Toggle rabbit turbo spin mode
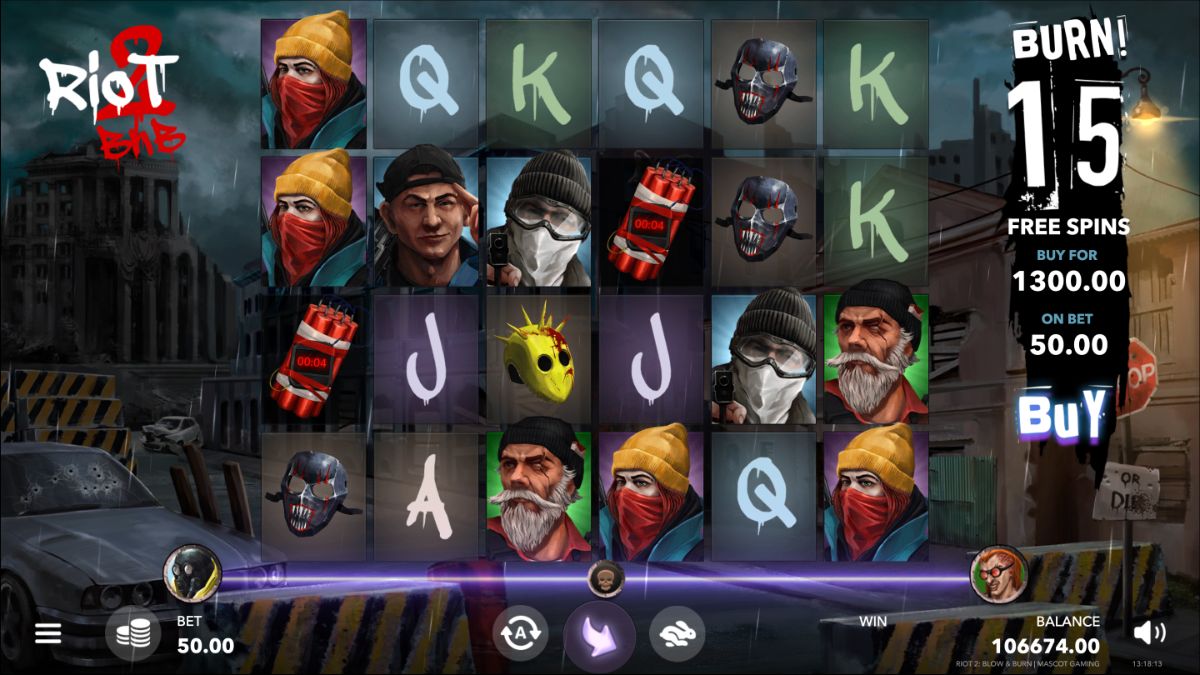This screenshot has height=675, width=1200. pos(677,633)
